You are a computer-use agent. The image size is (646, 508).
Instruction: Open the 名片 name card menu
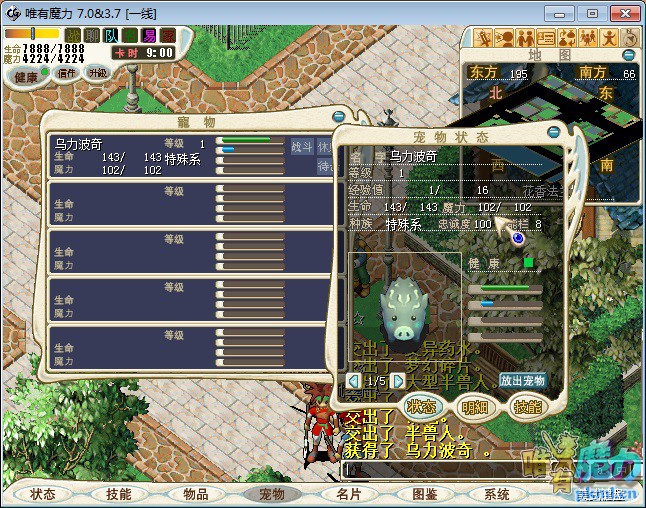347,494
